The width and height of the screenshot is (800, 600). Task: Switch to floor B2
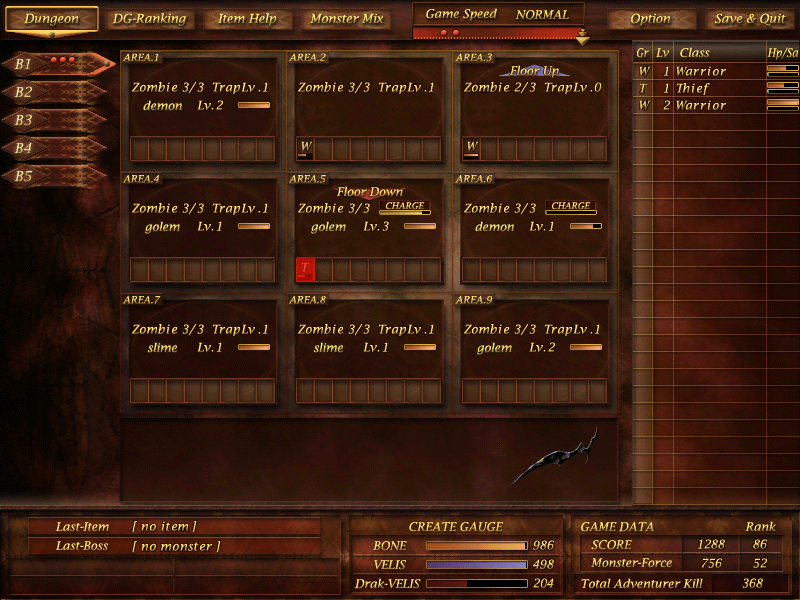click(x=58, y=92)
